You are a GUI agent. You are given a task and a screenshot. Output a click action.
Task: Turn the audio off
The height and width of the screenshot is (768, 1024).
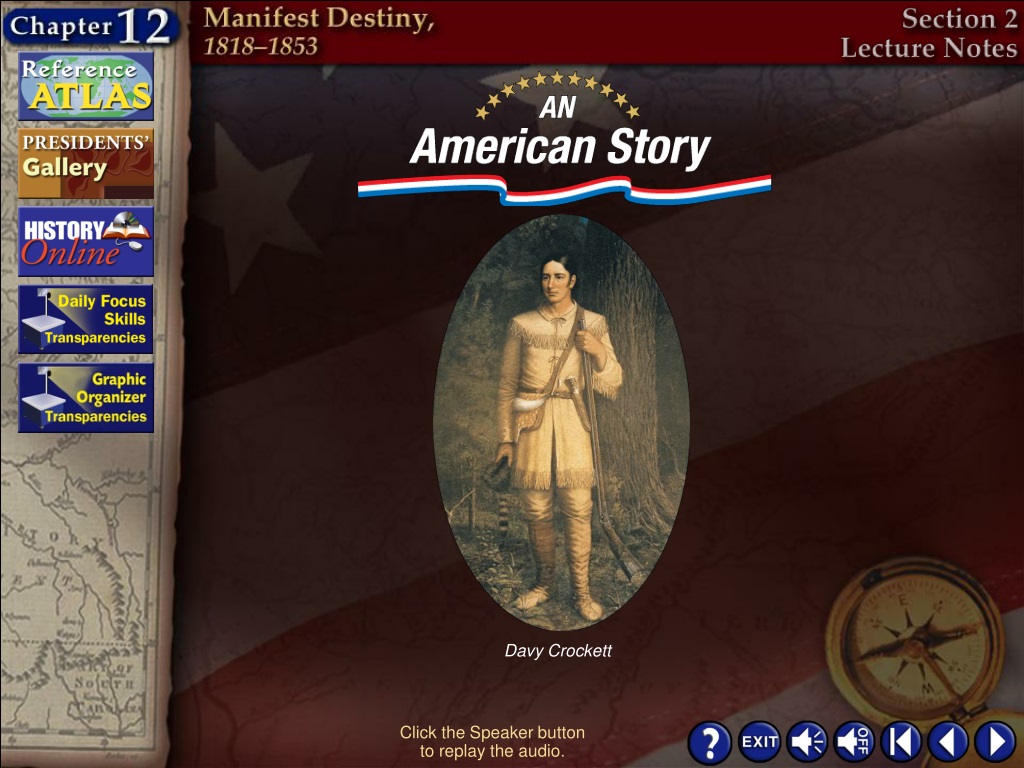(x=854, y=742)
